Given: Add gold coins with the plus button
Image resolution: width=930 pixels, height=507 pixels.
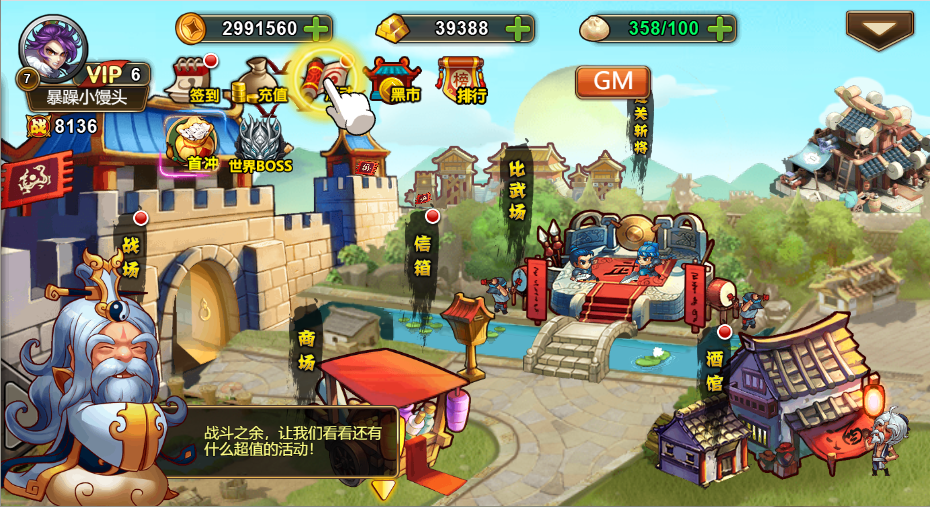Looking at the screenshot, I should [x=316, y=28].
